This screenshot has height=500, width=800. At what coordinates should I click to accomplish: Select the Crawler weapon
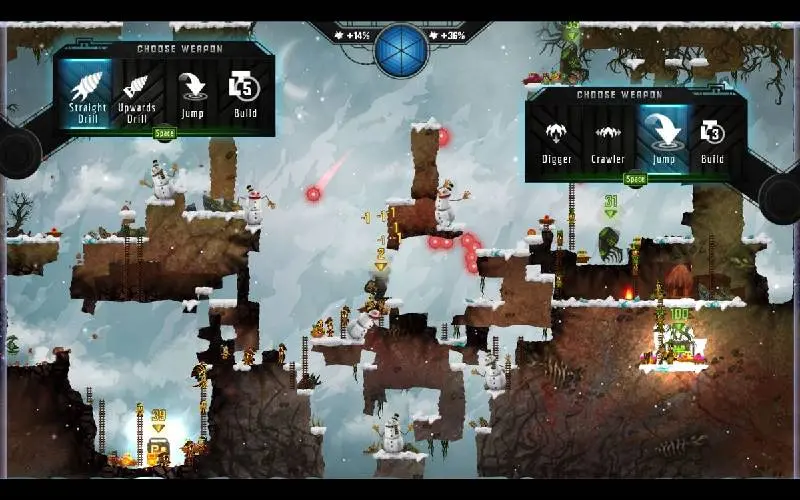(x=608, y=141)
